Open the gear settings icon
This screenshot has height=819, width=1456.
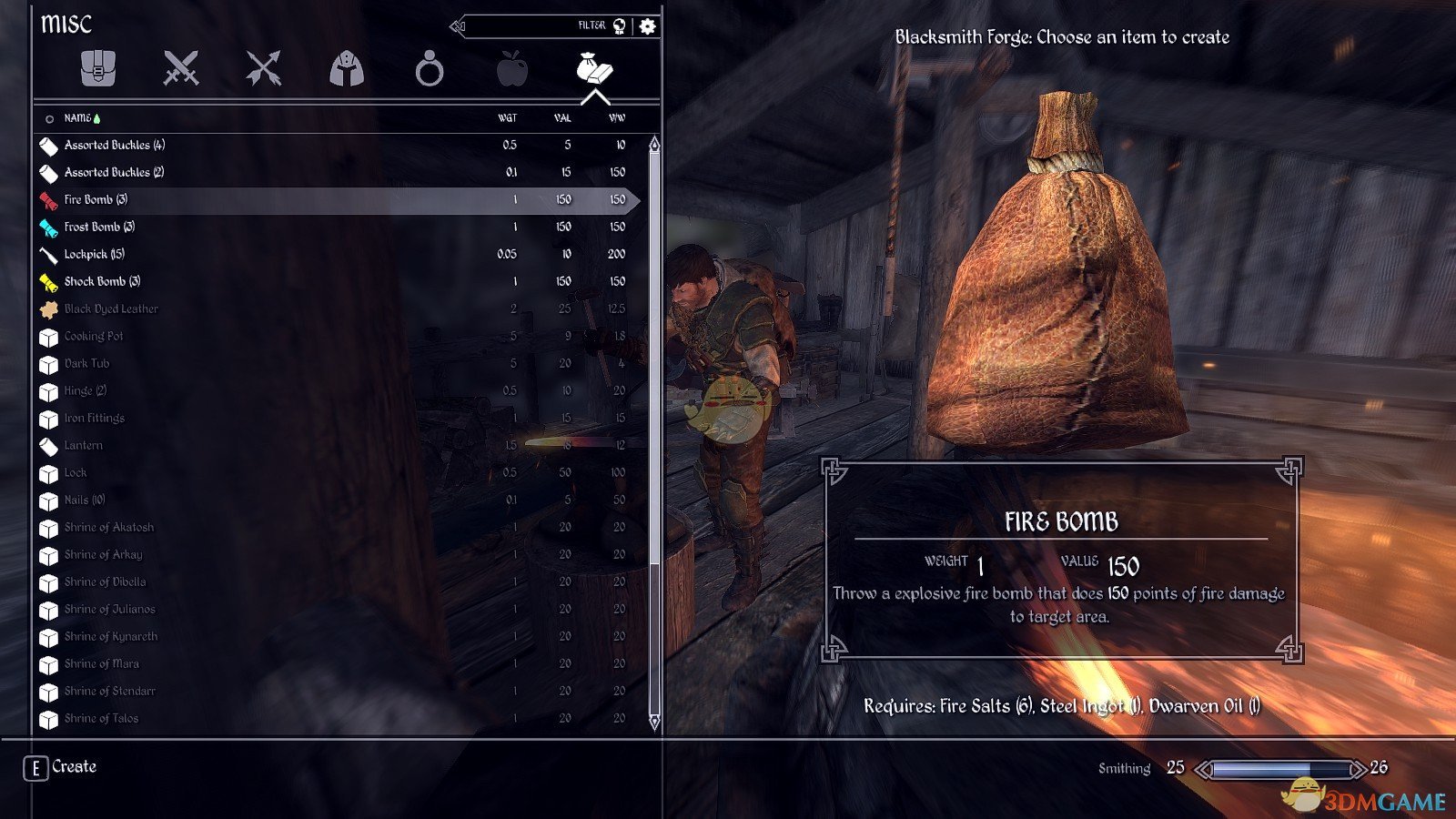647,26
